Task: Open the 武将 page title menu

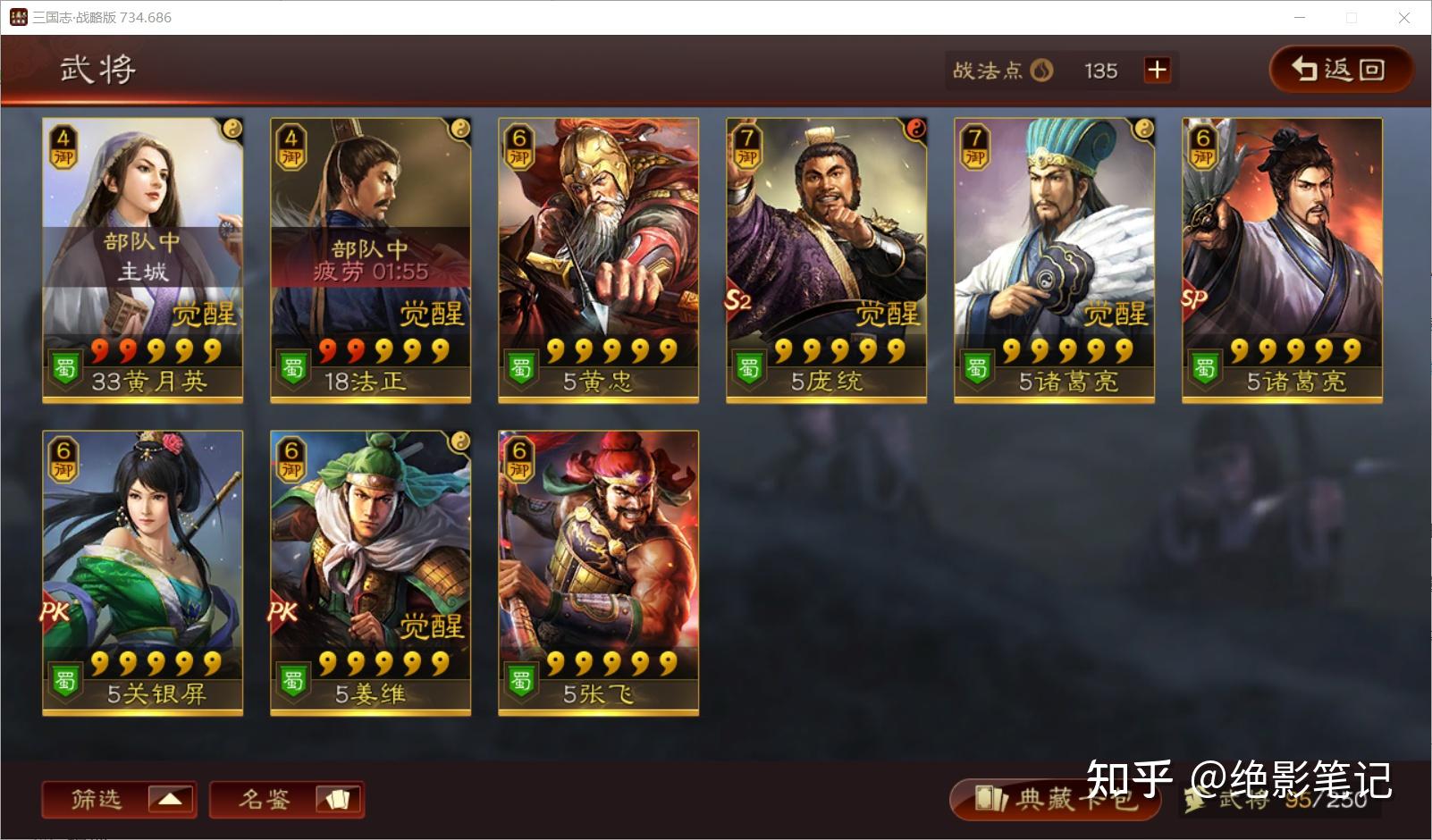Action: [x=97, y=70]
